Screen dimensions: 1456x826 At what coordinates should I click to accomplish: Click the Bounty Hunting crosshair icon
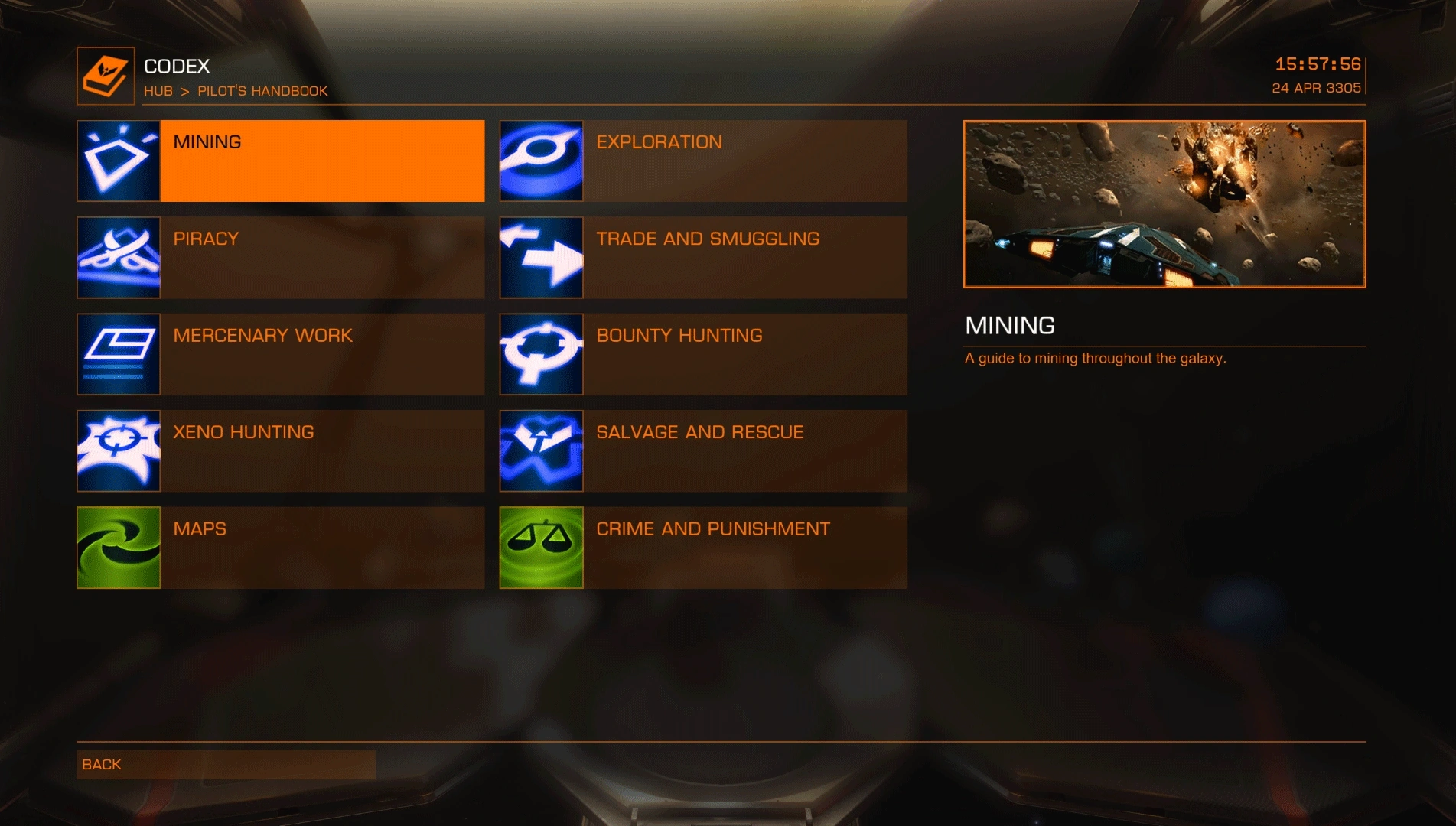click(x=541, y=354)
